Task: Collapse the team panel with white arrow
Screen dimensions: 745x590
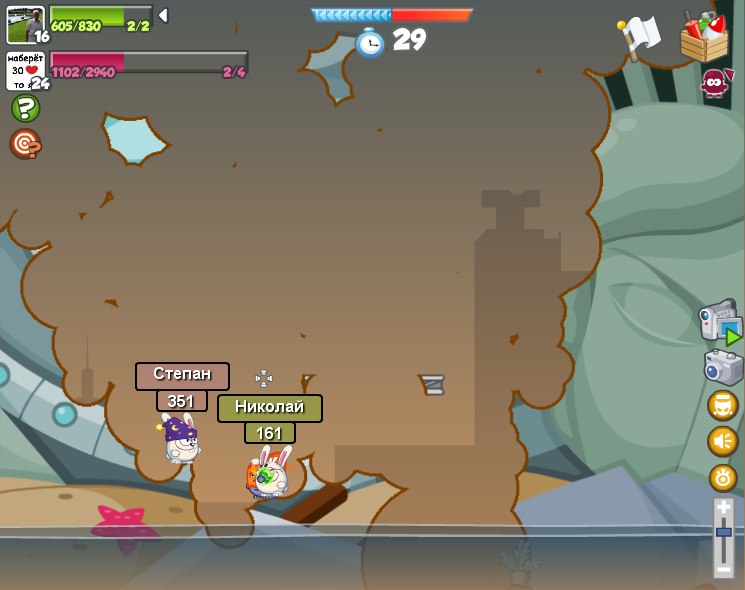Action: pyautogui.click(x=163, y=15)
